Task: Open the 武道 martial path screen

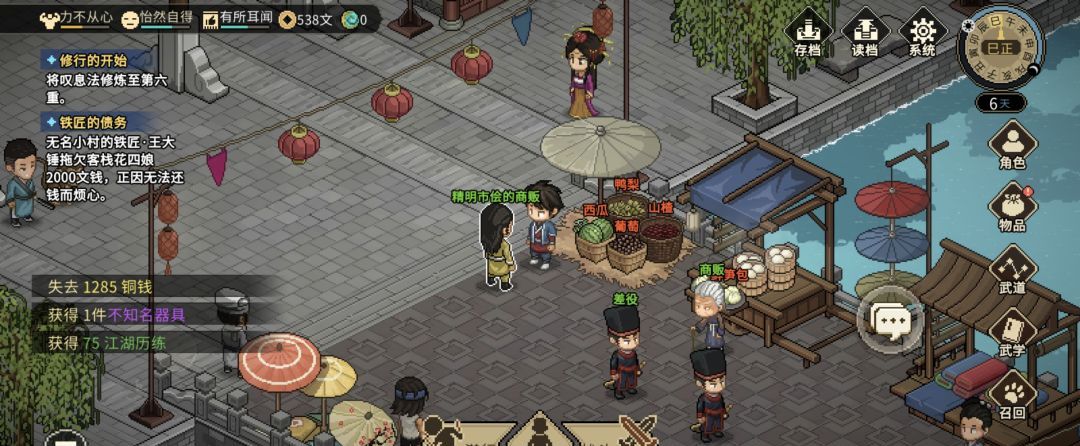Action: tap(1012, 270)
